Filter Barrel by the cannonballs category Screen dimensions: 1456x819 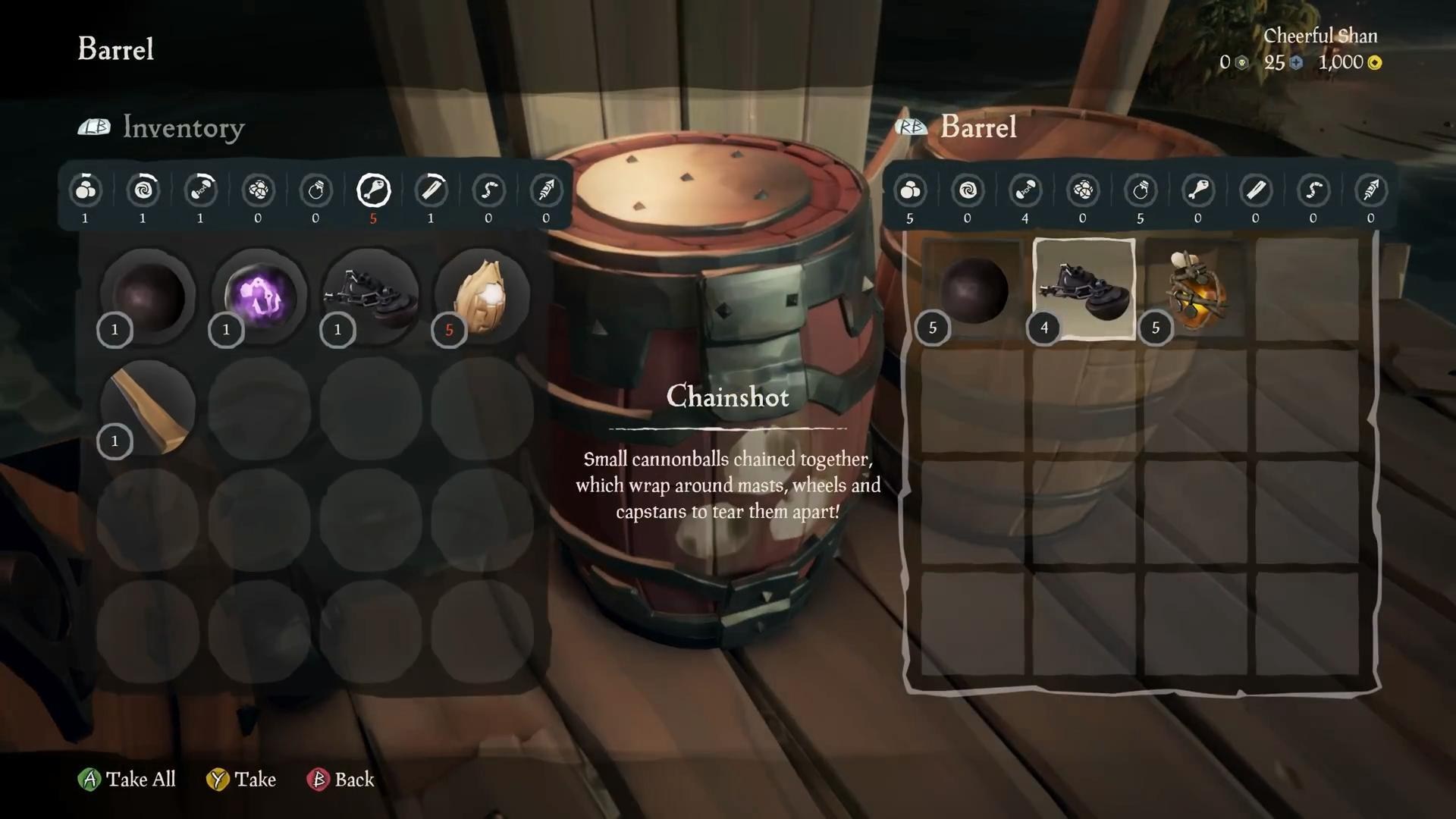click(x=910, y=190)
